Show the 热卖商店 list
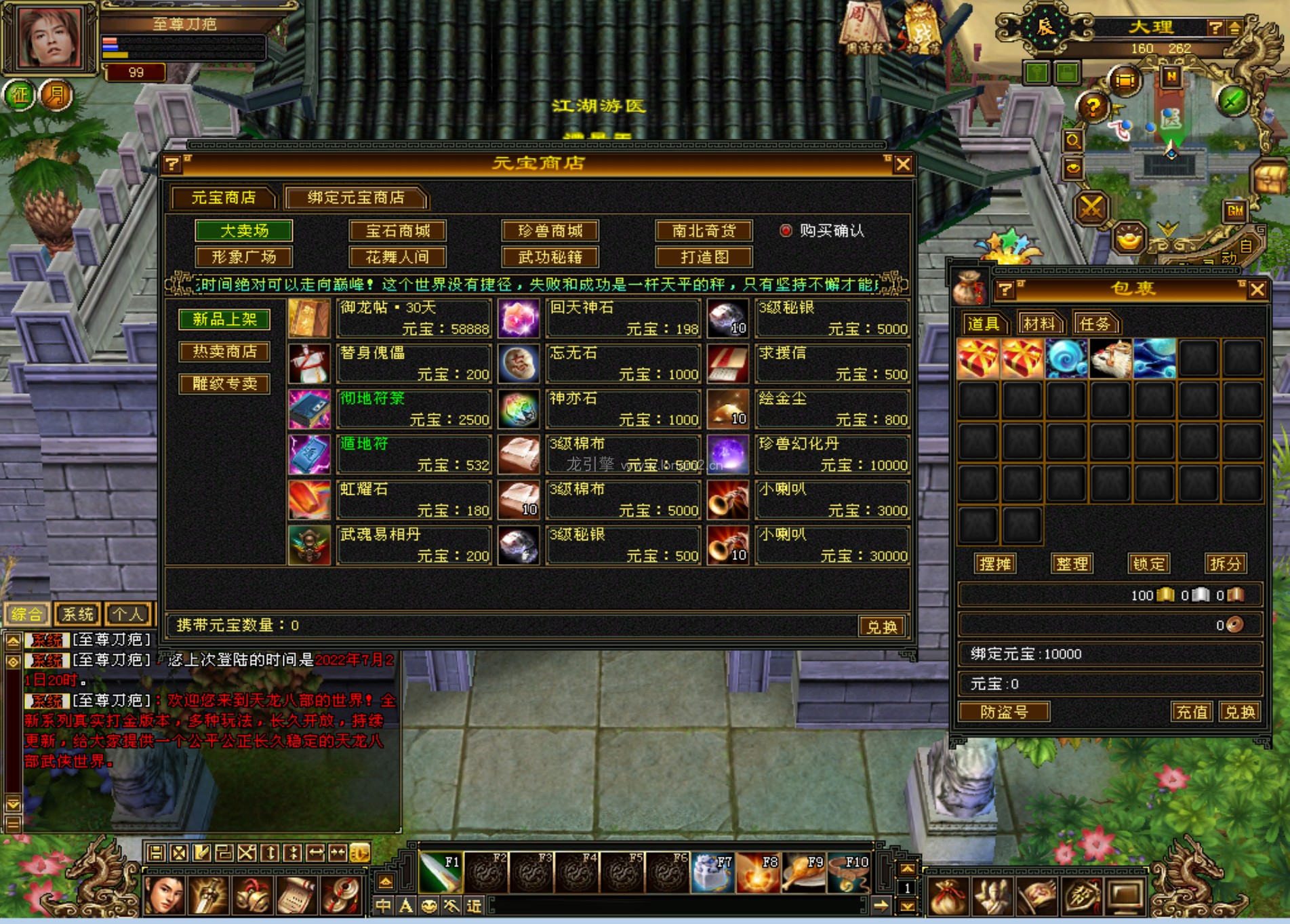Viewport: 1290px width, 924px height. pyautogui.click(x=224, y=351)
